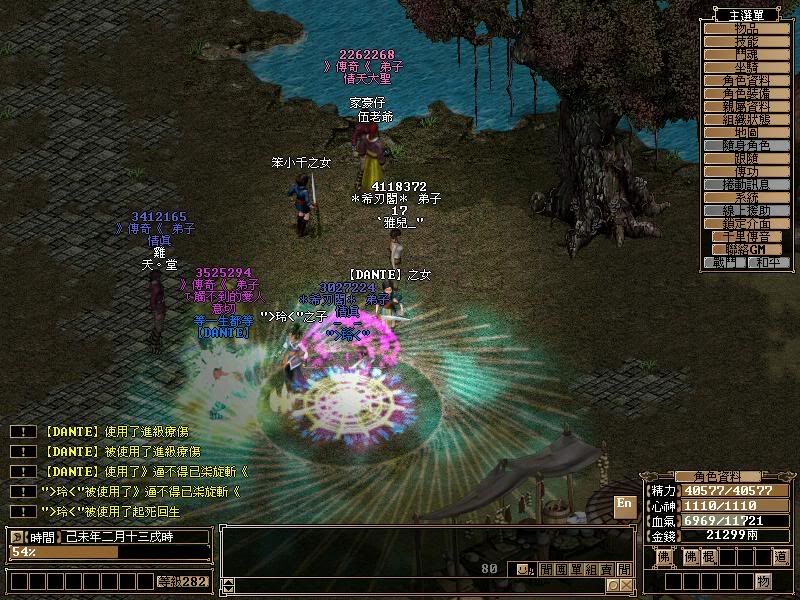800x600 pixels.
Task: Open the 物品 items menu entry
Action: (747, 28)
